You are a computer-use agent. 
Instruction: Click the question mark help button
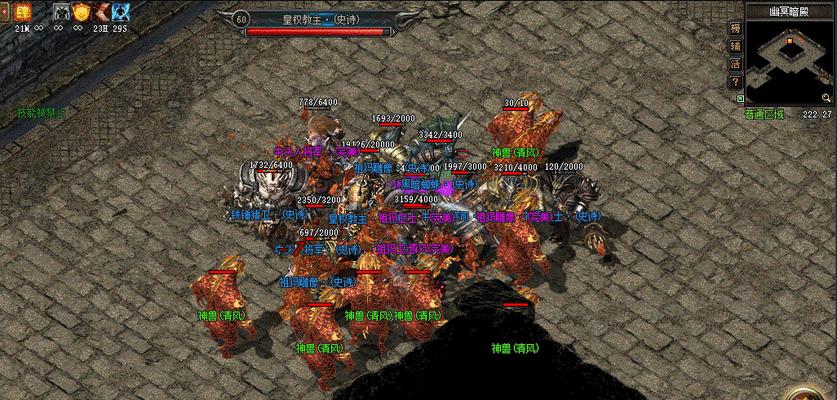(736, 82)
